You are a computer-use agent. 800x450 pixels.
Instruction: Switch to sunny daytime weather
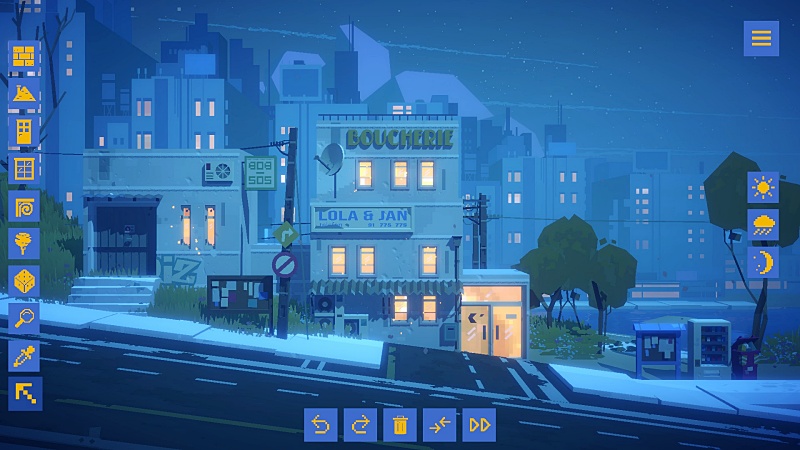tap(764, 187)
